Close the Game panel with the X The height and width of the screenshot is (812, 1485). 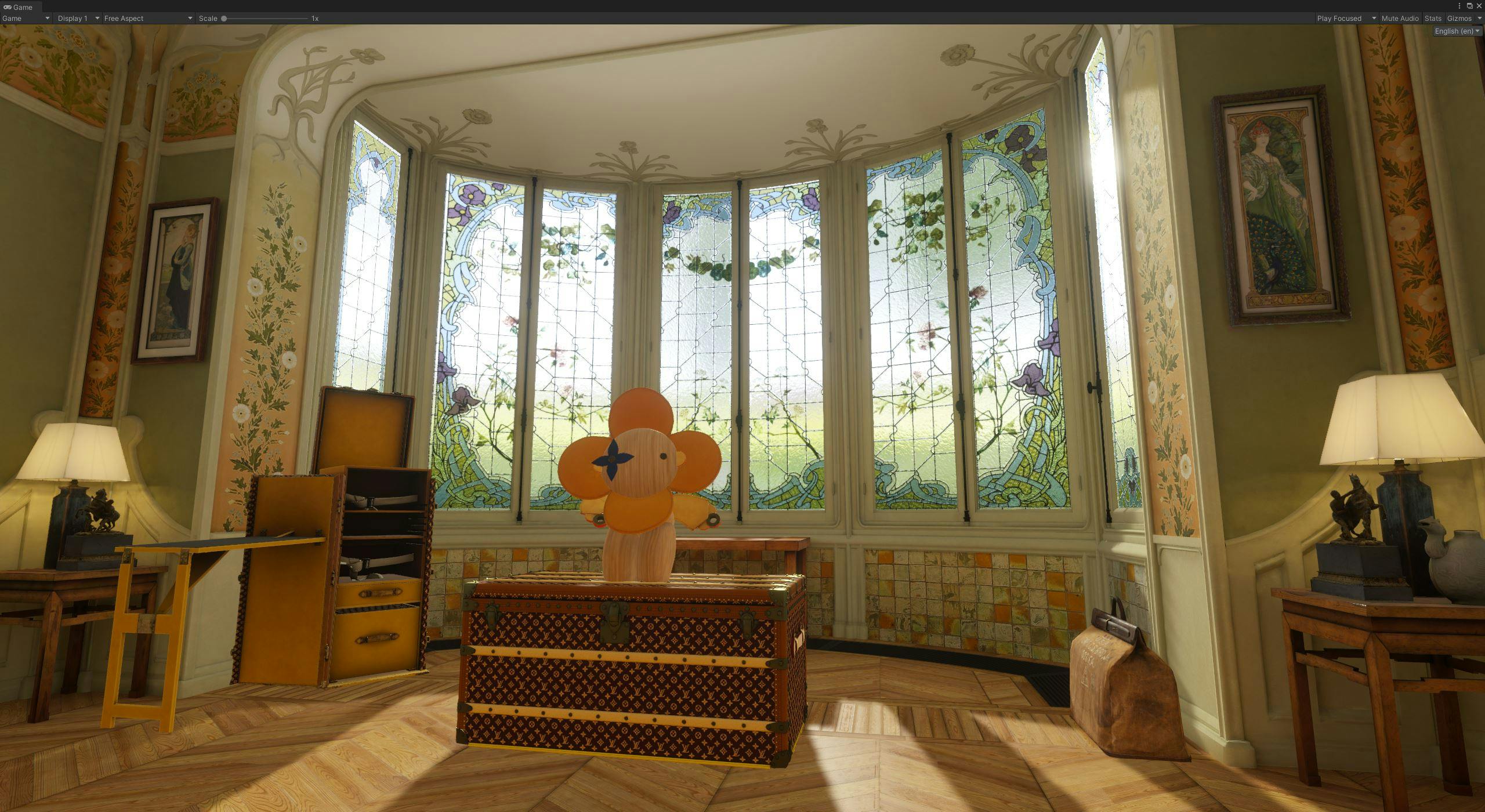[x=1480, y=6]
